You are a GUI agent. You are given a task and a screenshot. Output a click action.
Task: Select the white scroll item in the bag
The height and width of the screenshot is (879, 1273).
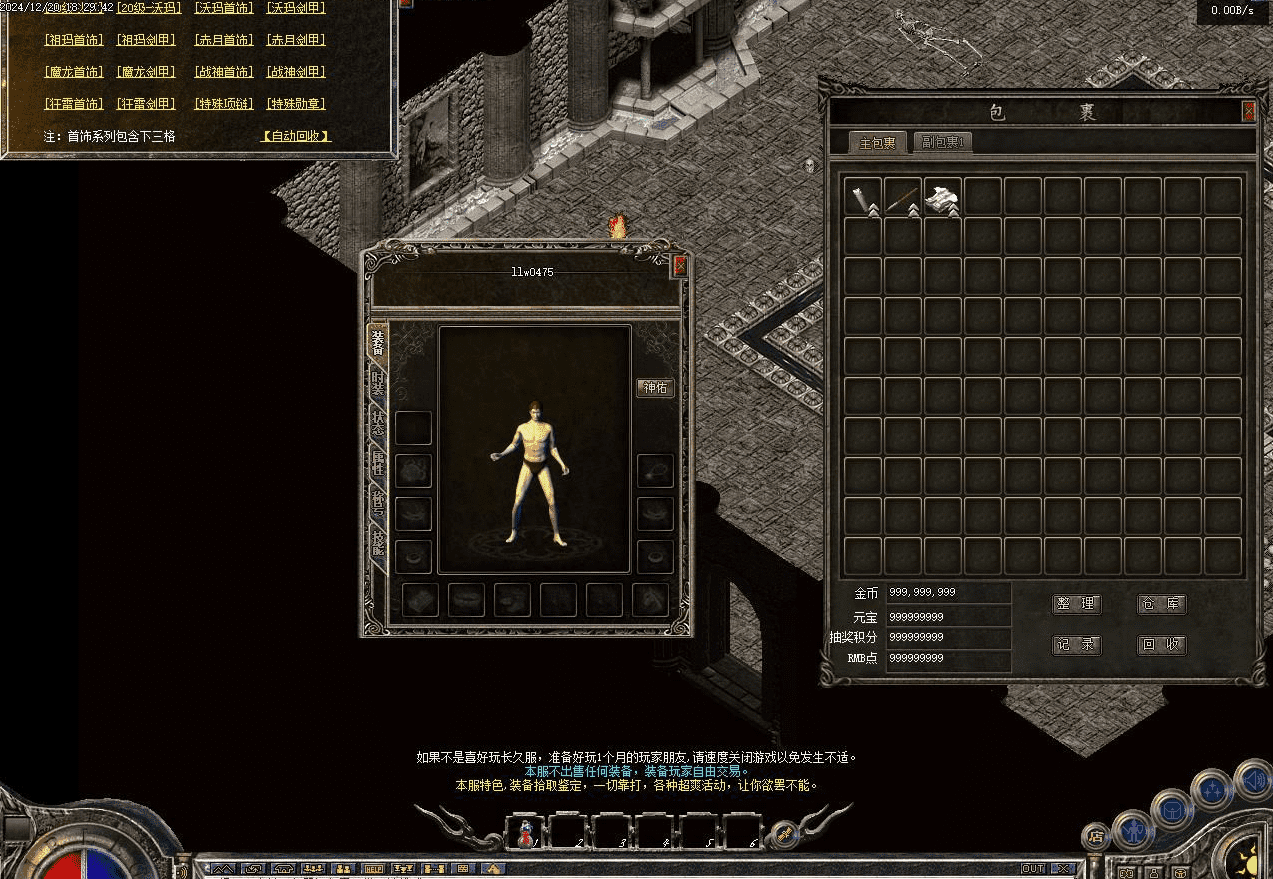tap(942, 197)
